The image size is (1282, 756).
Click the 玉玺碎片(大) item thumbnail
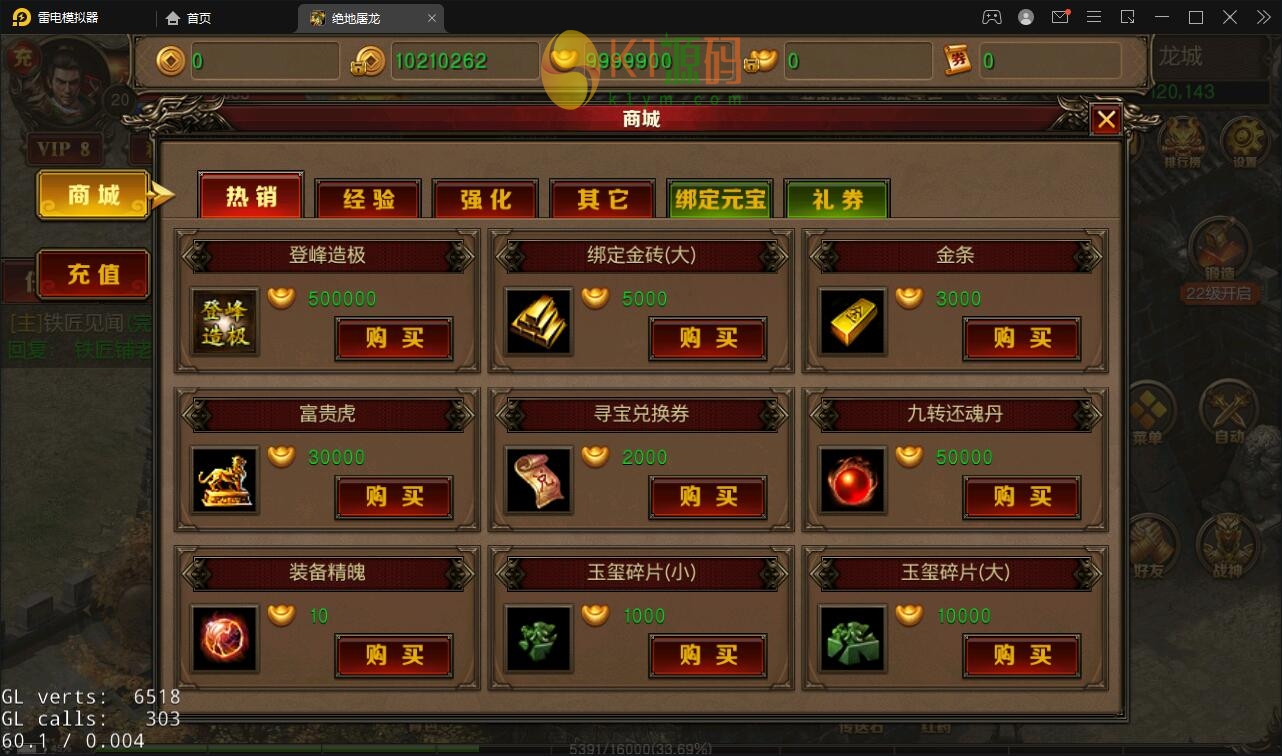pyautogui.click(x=851, y=637)
